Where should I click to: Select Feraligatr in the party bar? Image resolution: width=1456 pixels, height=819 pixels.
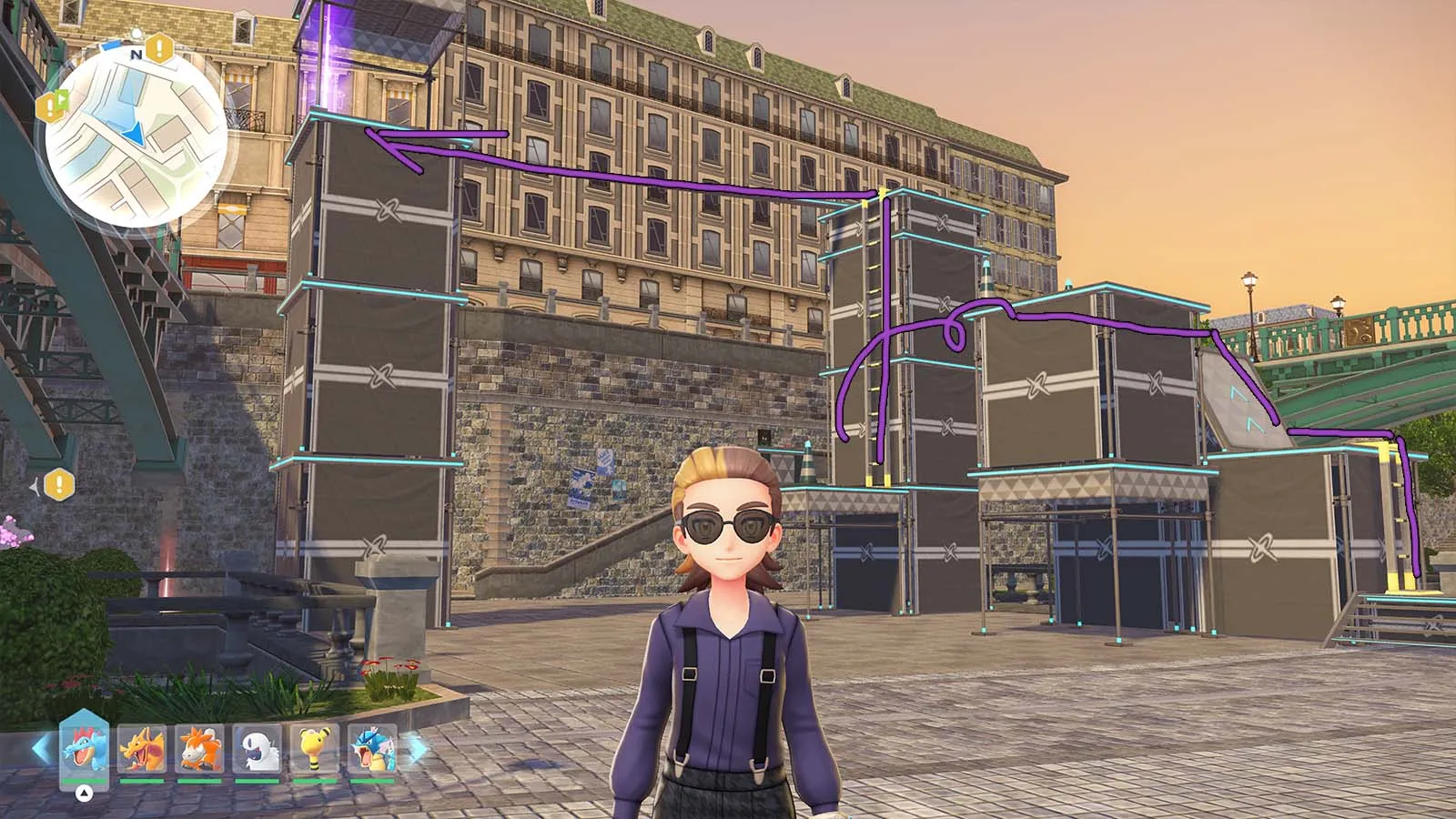(84, 747)
